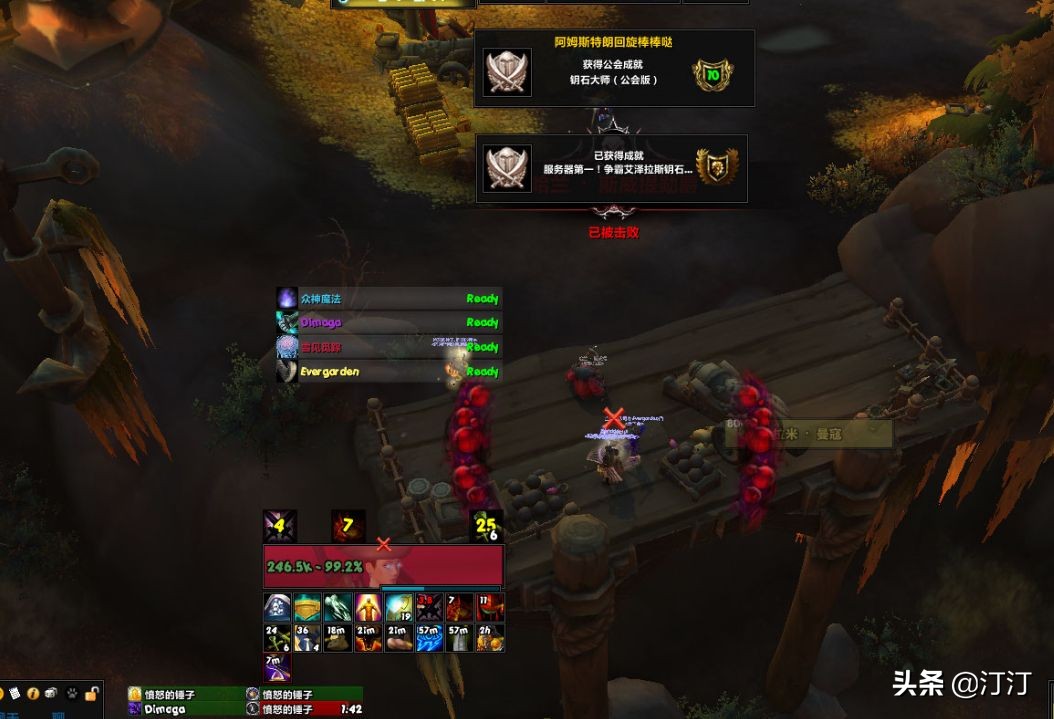Select Dimaga's purple cooldown row

[x=388, y=322]
